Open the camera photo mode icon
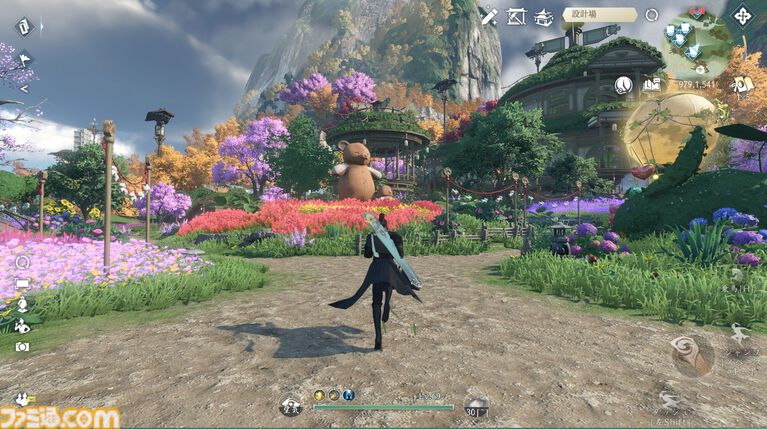Screen dimensions: 767x429 tap(22, 346)
